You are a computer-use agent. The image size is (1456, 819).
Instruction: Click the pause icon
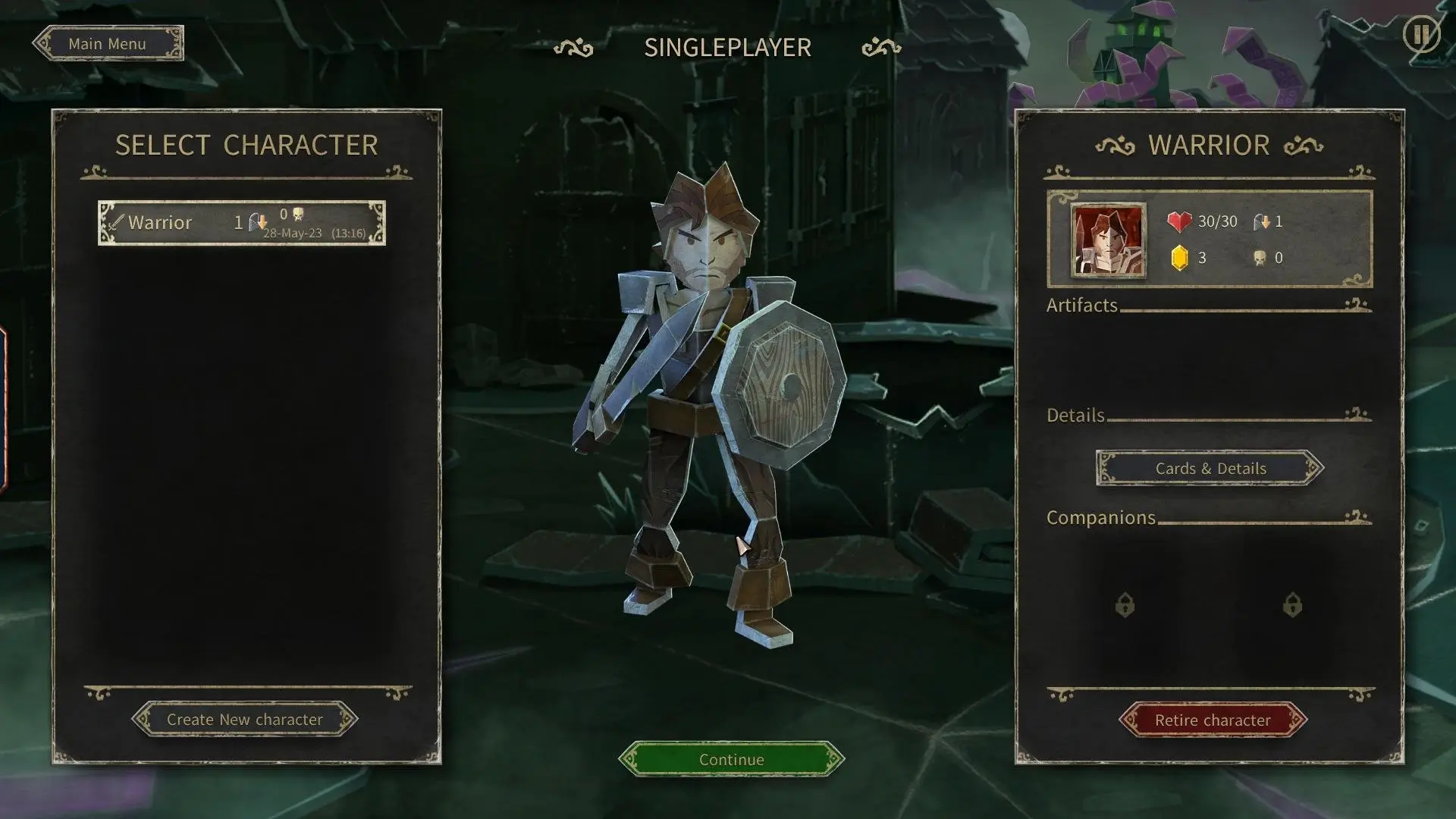point(1420,34)
